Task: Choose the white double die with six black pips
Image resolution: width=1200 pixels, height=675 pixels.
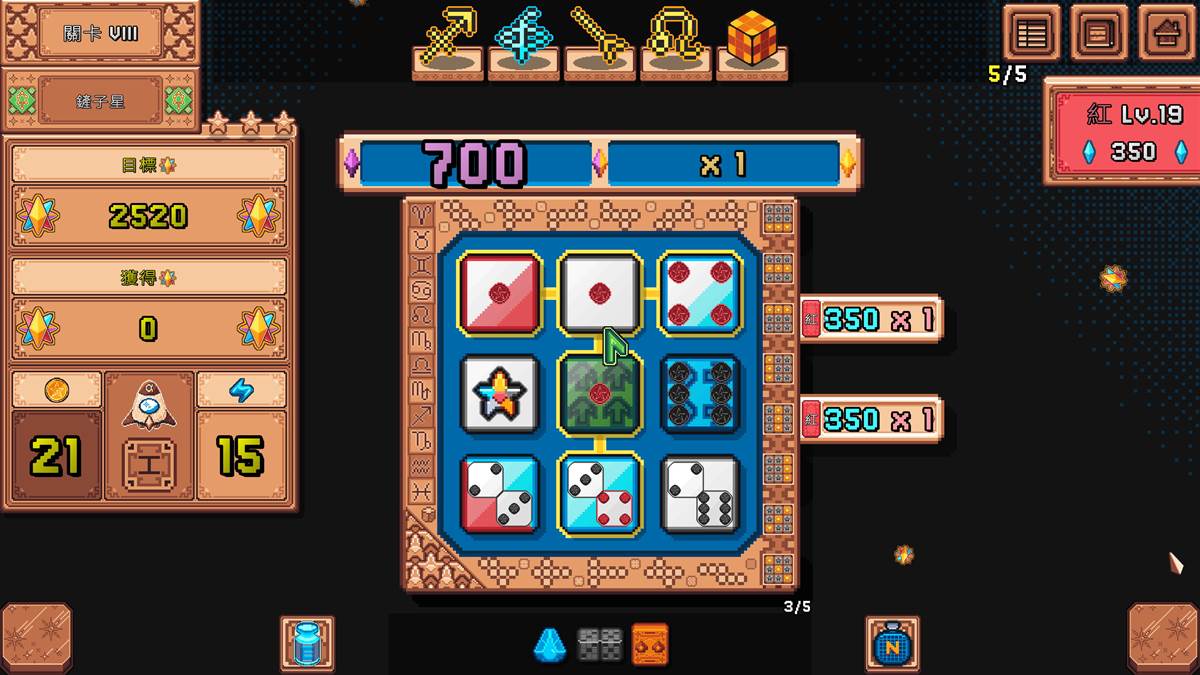Action: coord(700,494)
